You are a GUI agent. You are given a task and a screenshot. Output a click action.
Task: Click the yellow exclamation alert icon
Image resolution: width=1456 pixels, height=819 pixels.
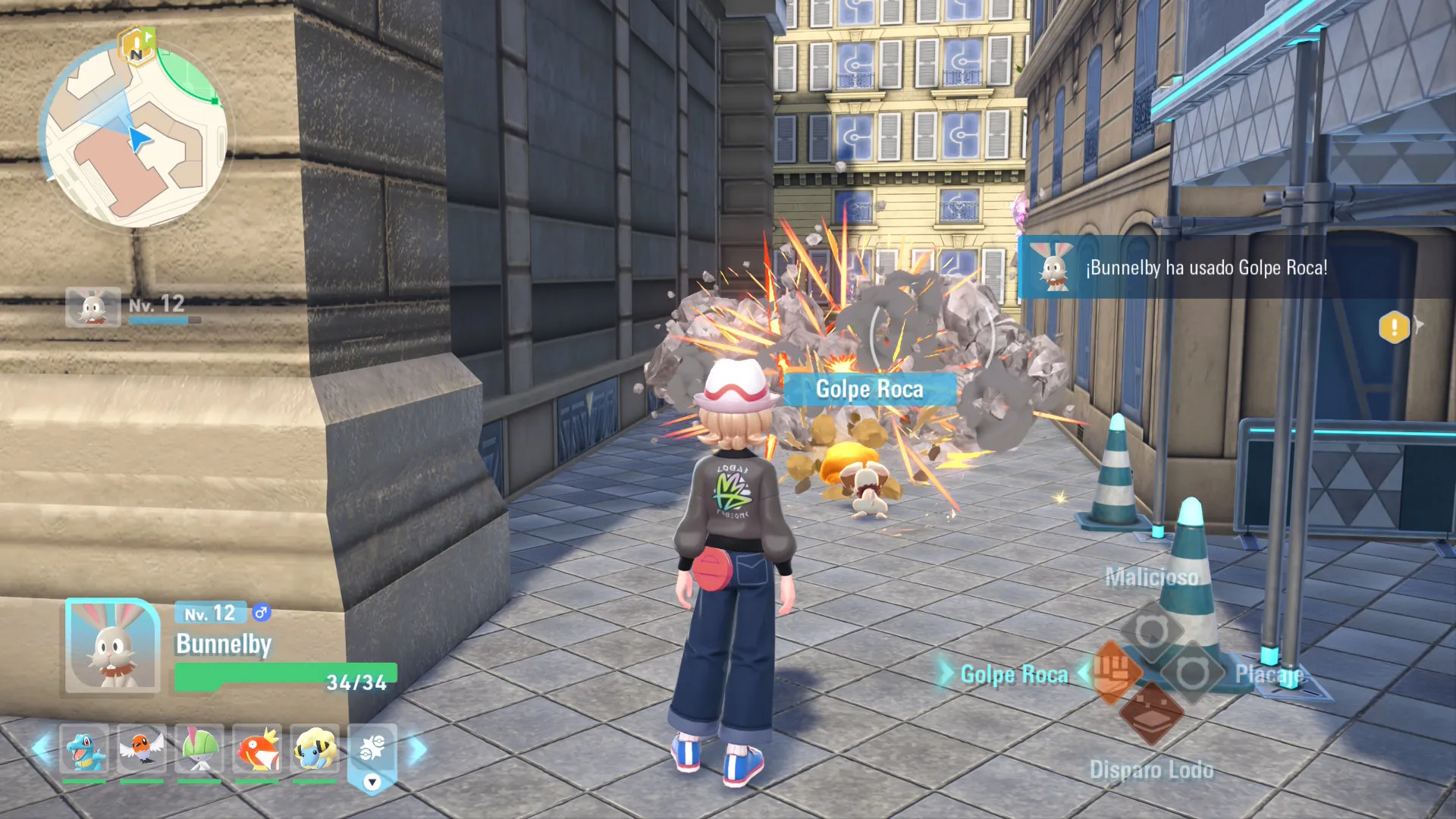[1394, 328]
